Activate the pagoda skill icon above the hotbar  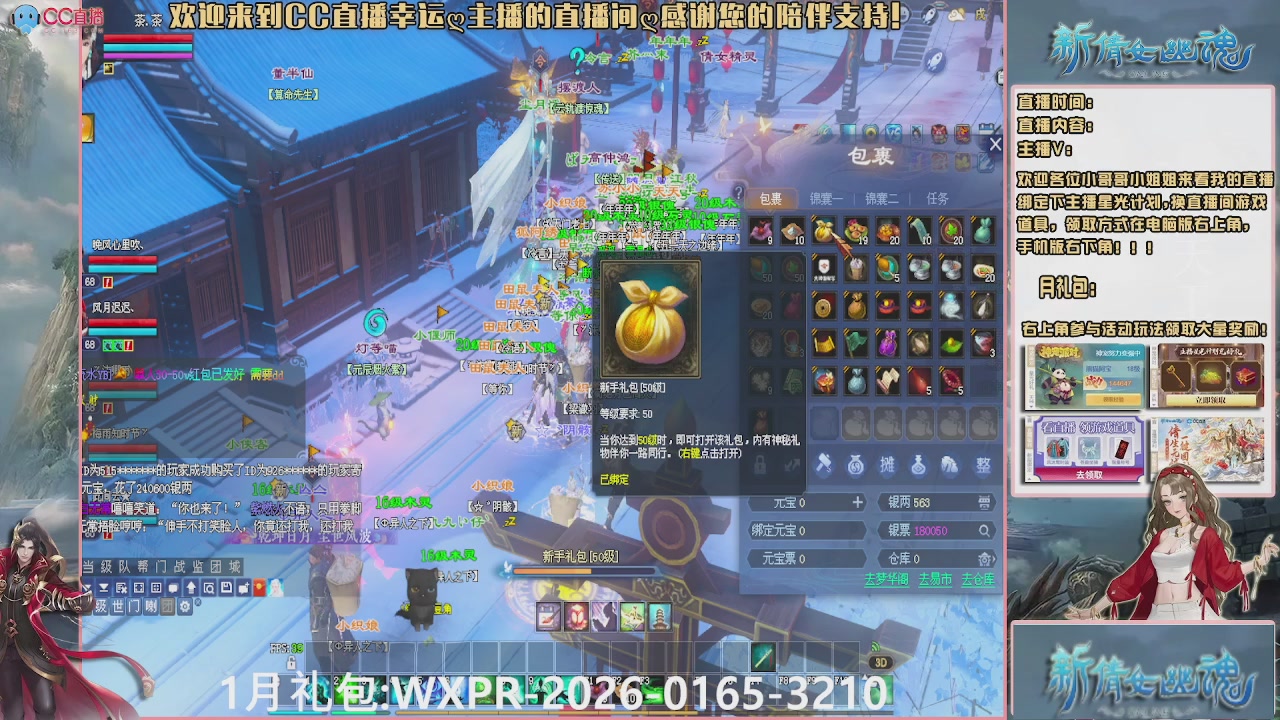(x=660, y=617)
